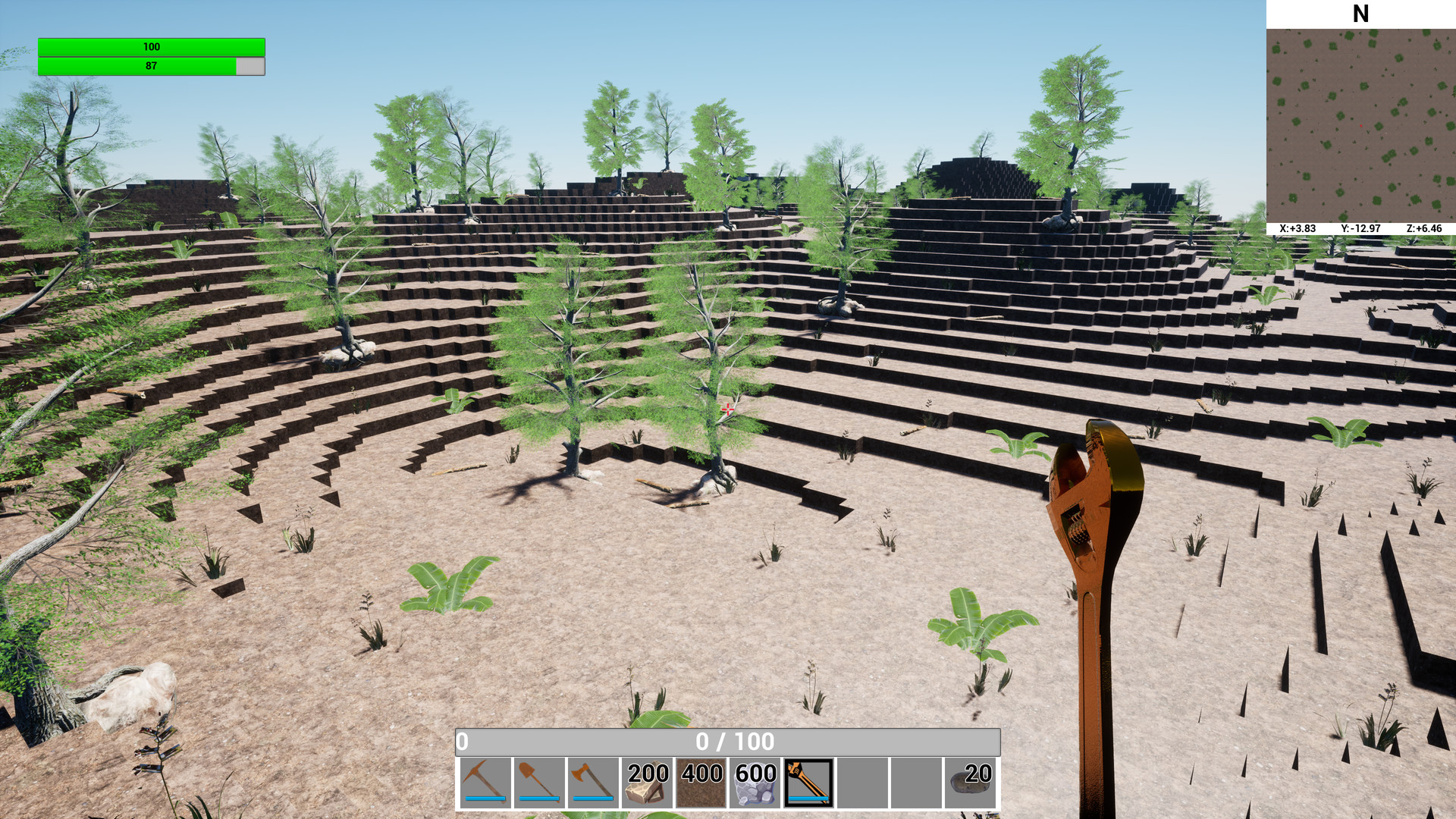The image size is (1456, 819).
Task: Equip the shovel from the hotbar
Action: [538, 780]
